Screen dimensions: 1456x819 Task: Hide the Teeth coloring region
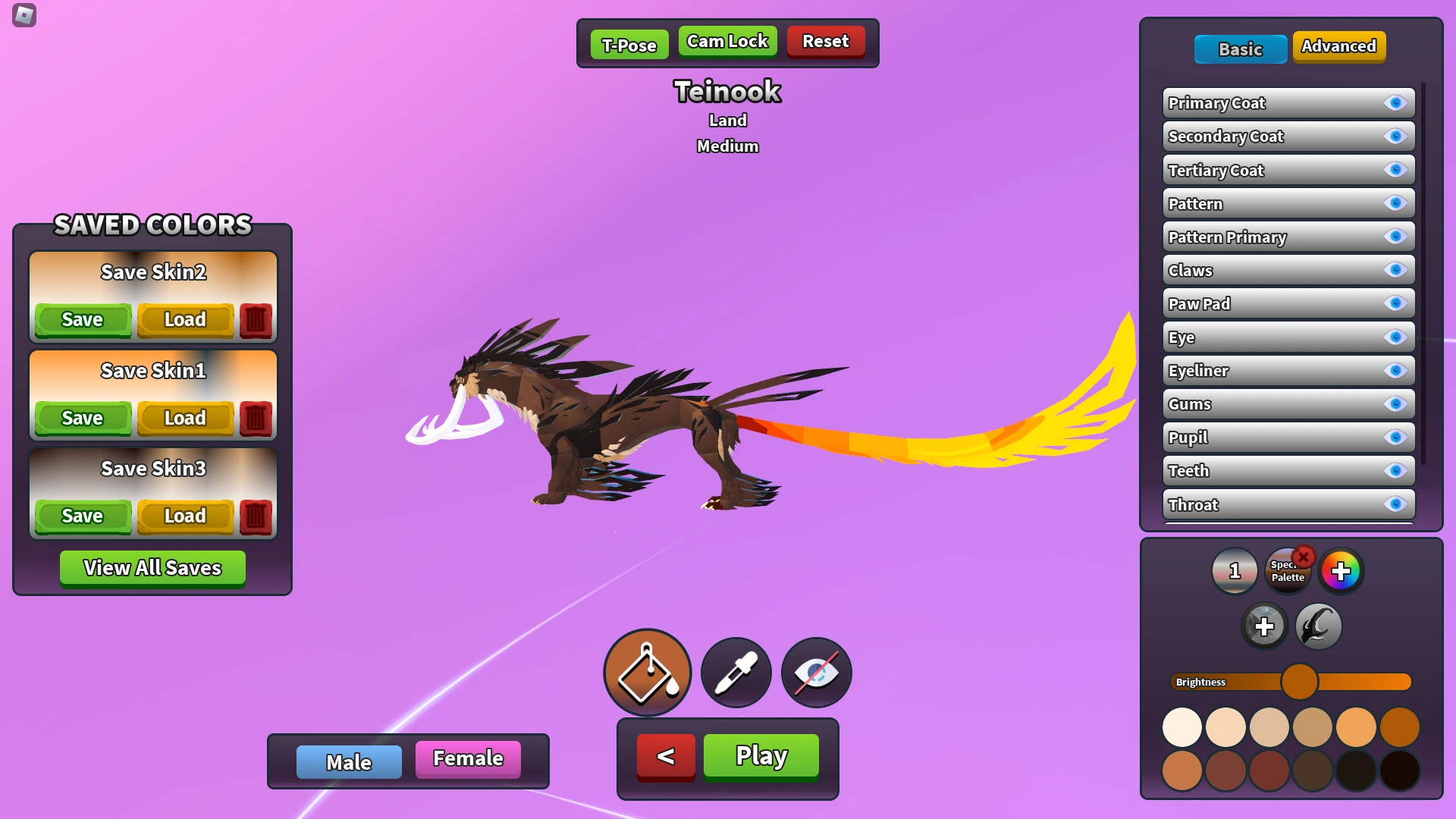1395,470
